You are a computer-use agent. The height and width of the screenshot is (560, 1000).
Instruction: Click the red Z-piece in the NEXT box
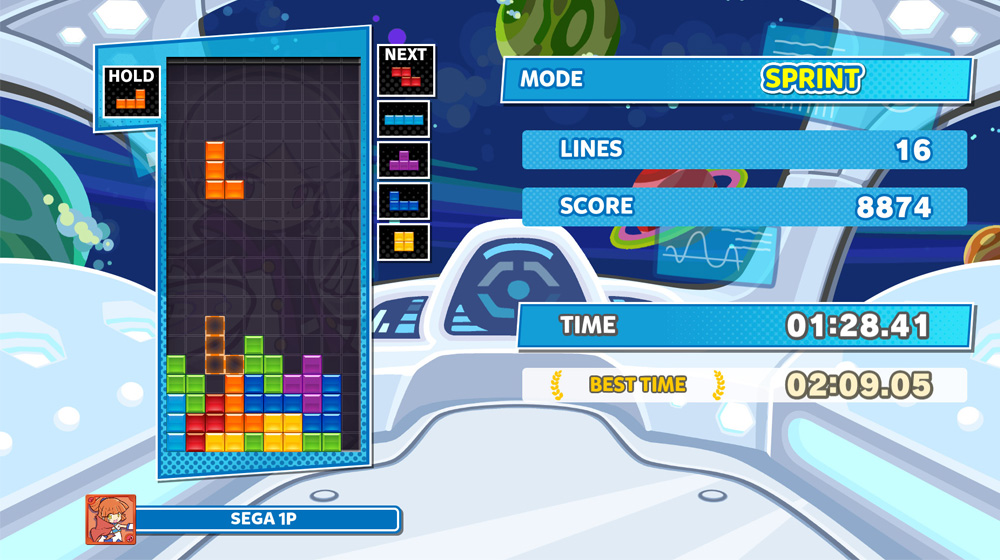406,76
